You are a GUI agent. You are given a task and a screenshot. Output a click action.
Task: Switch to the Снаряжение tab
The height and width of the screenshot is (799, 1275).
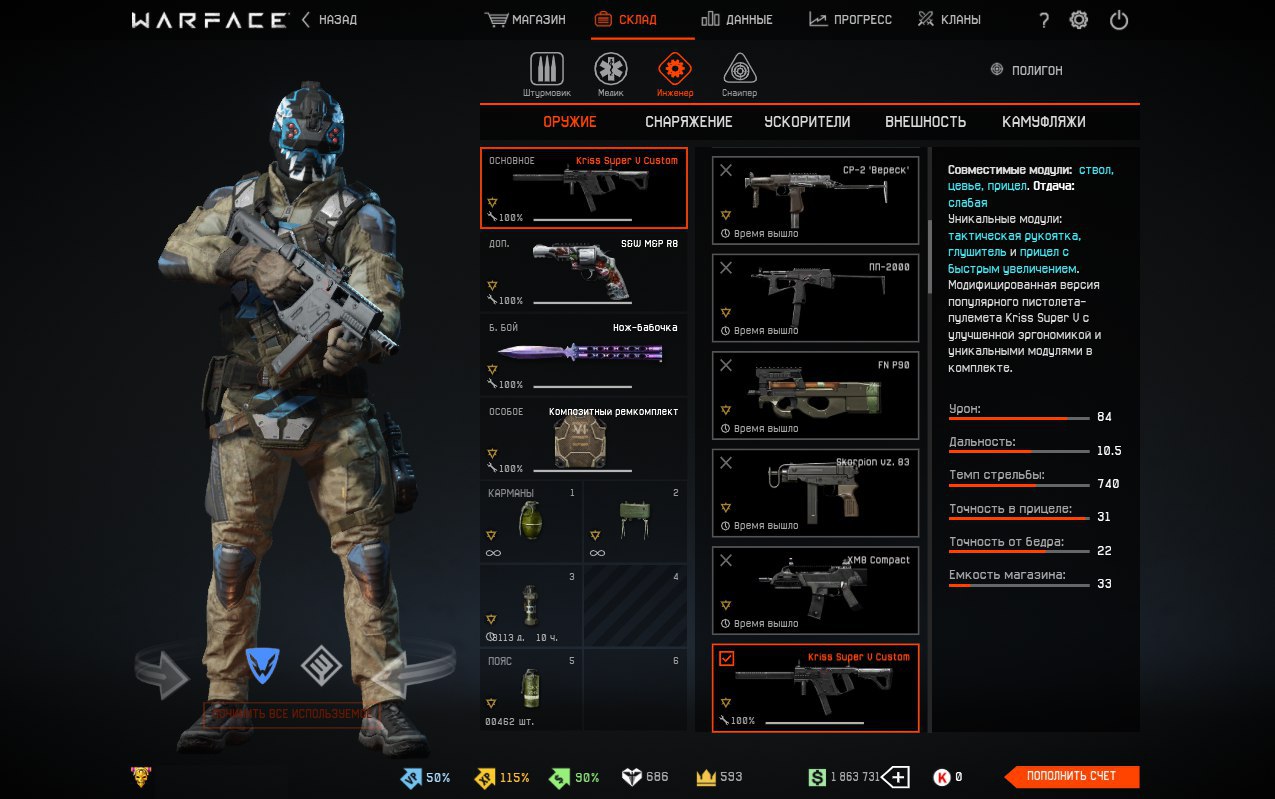point(688,122)
